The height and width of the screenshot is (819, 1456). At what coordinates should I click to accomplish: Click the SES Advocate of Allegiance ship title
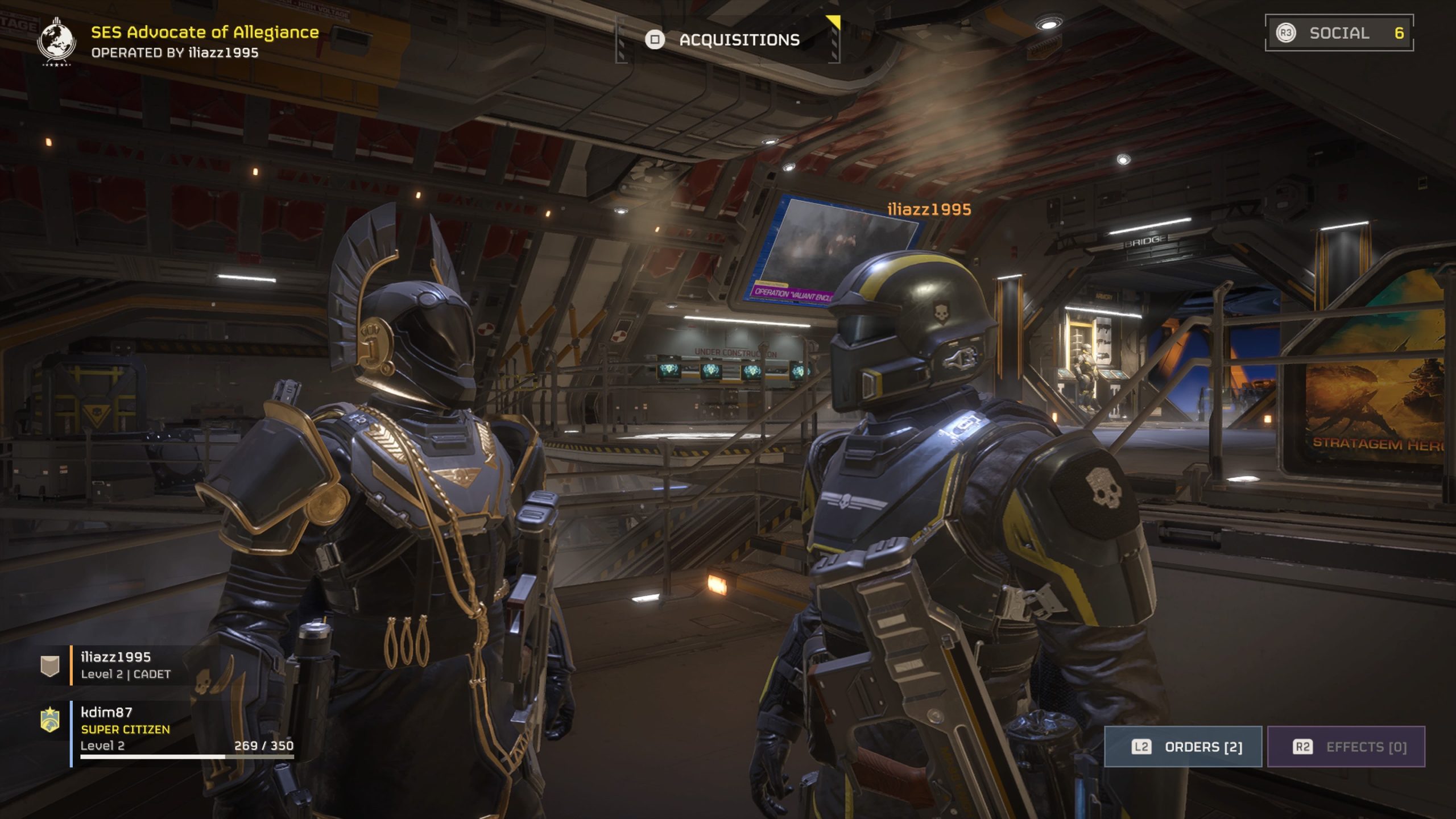pos(205,32)
